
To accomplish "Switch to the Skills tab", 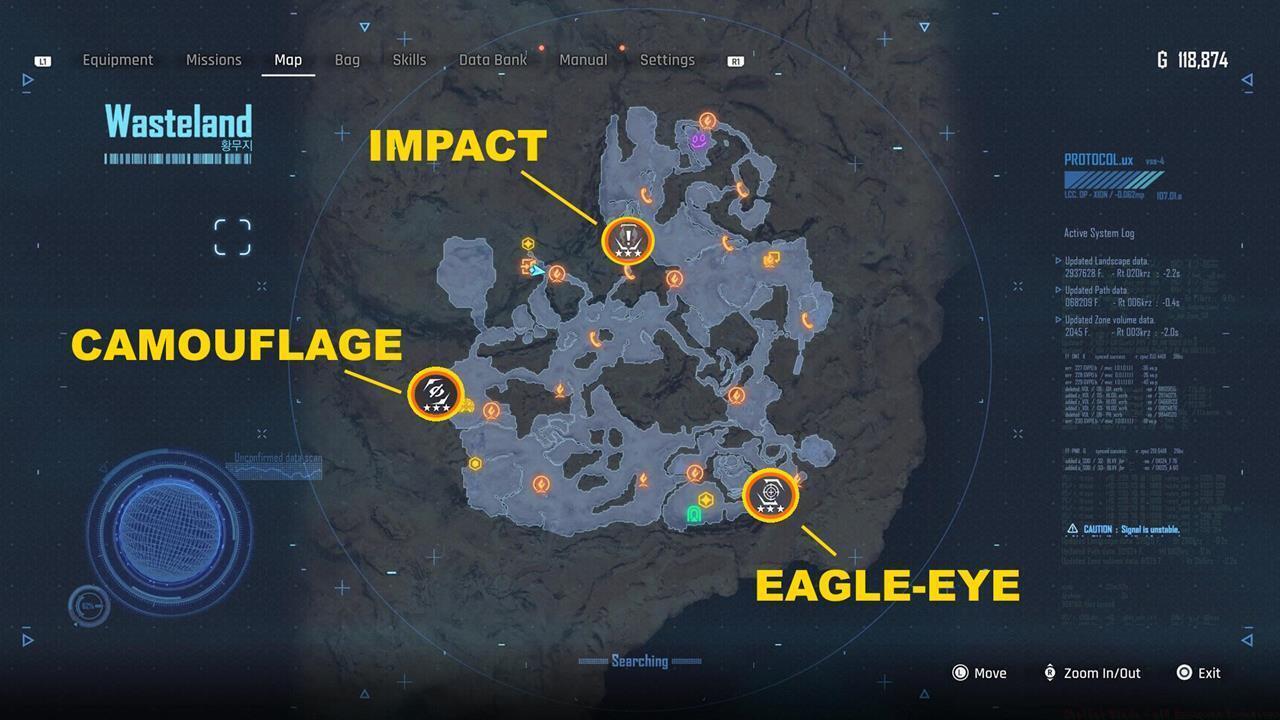I will point(409,59).
